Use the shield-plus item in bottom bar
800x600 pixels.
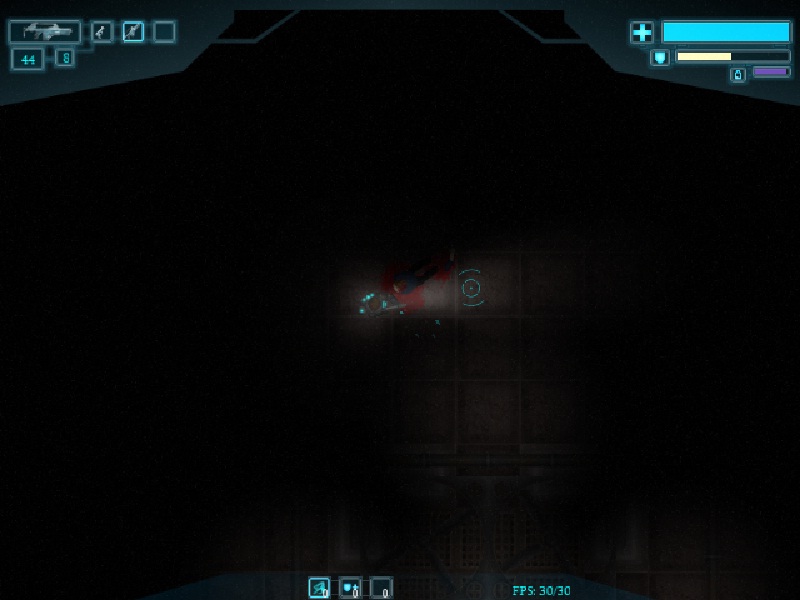click(350, 588)
